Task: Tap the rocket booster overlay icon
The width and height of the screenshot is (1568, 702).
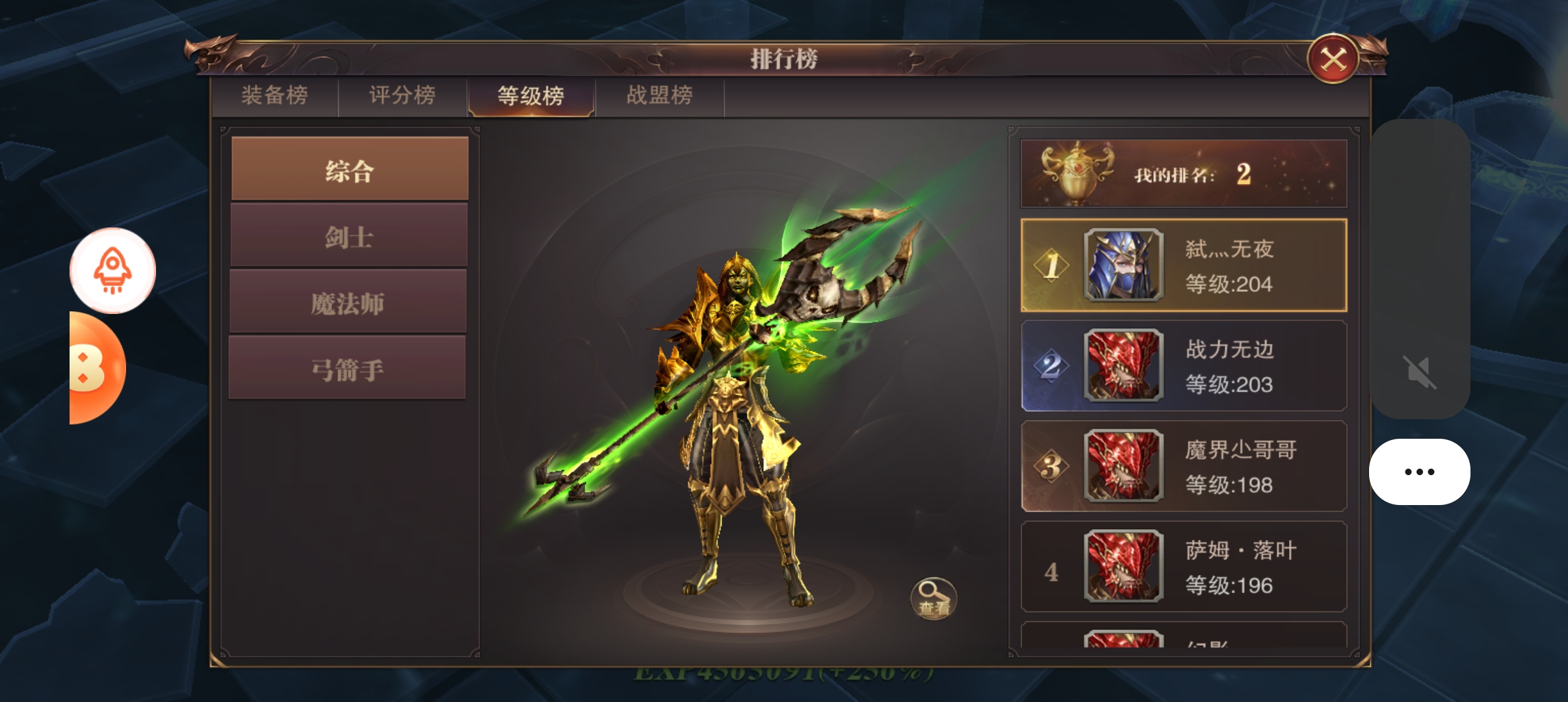Action: [x=112, y=270]
